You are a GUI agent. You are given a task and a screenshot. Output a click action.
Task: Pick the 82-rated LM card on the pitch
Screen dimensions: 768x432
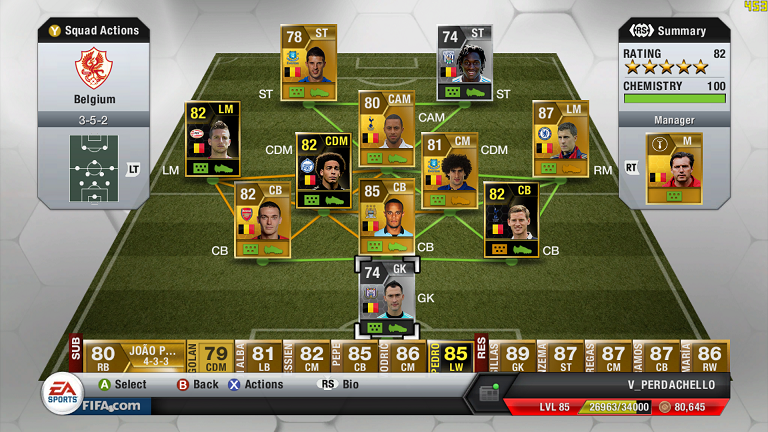pyautogui.click(x=212, y=138)
